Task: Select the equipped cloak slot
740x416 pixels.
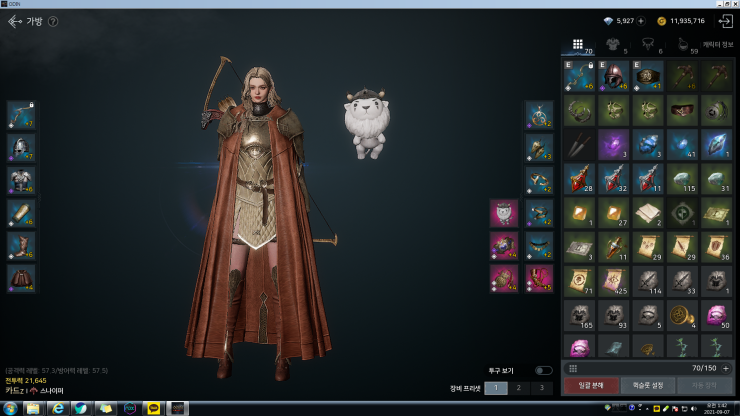Action: click(21, 278)
